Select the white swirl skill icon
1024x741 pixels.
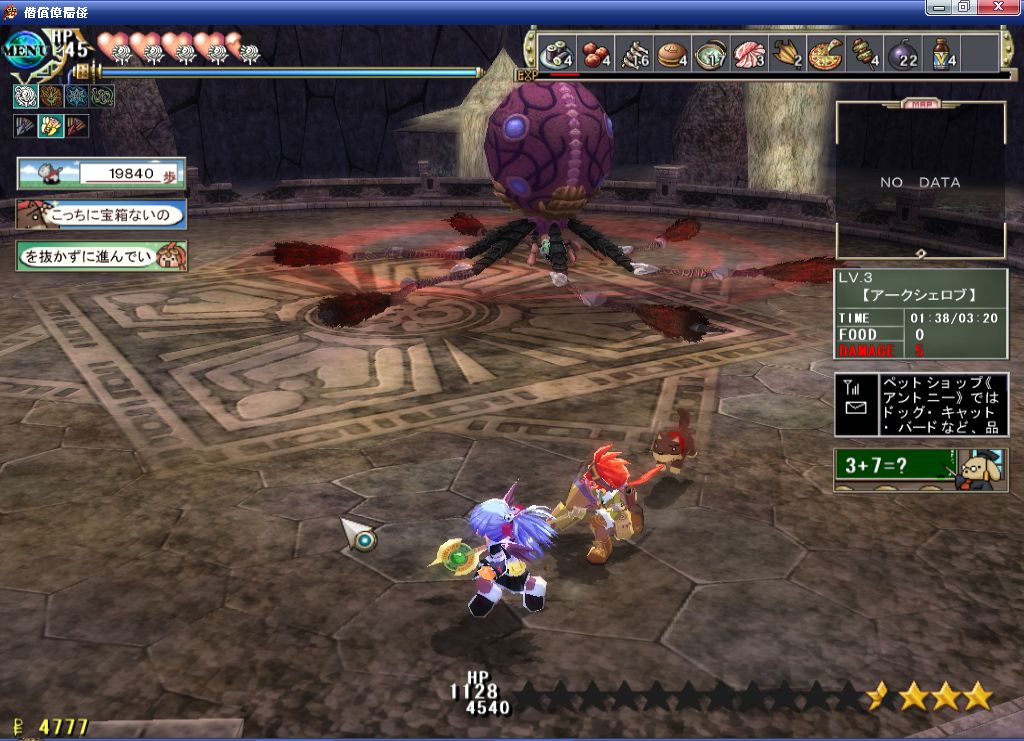pyautogui.click(x=25, y=96)
